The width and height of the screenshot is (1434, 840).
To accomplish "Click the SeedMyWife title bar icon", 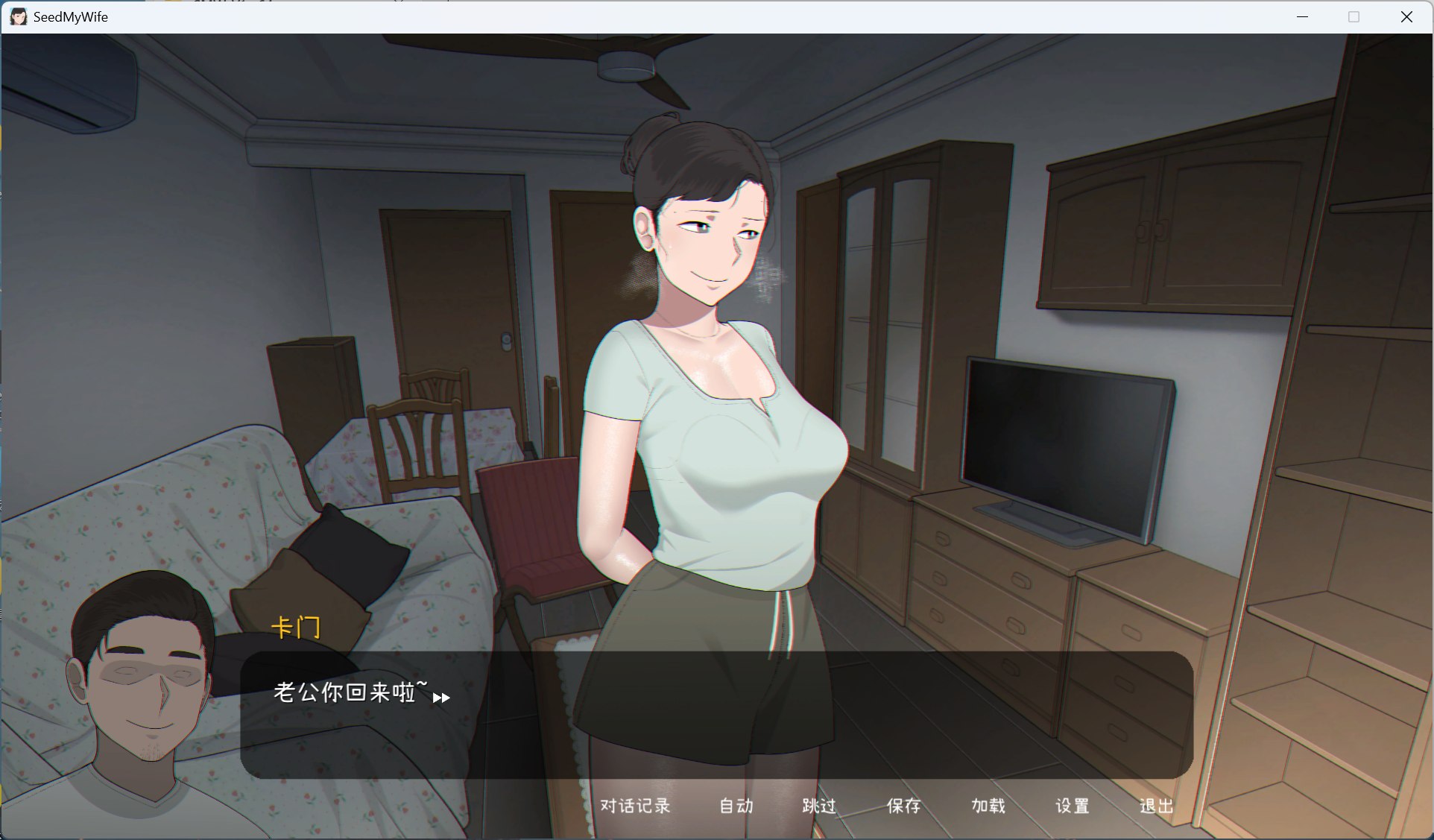I will coord(18,16).
